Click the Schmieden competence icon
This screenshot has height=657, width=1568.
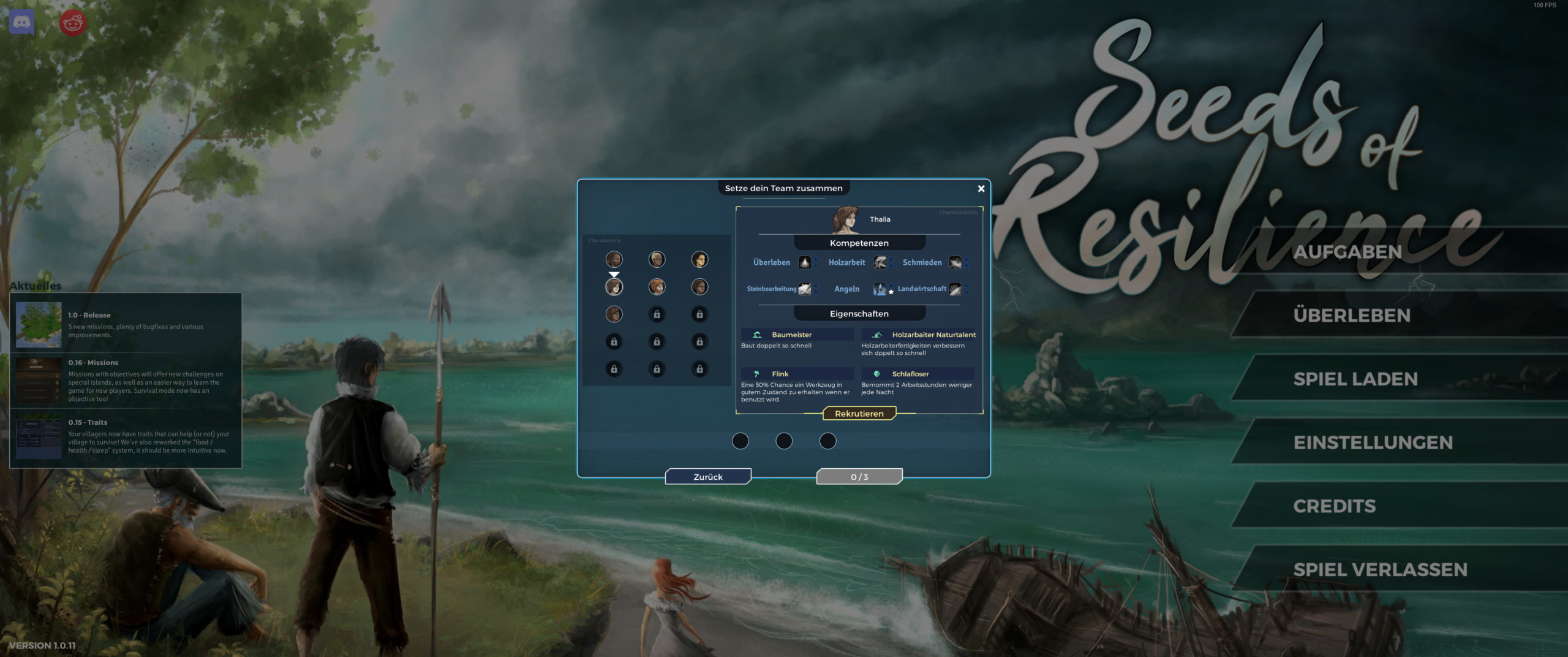tap(956, 263)
